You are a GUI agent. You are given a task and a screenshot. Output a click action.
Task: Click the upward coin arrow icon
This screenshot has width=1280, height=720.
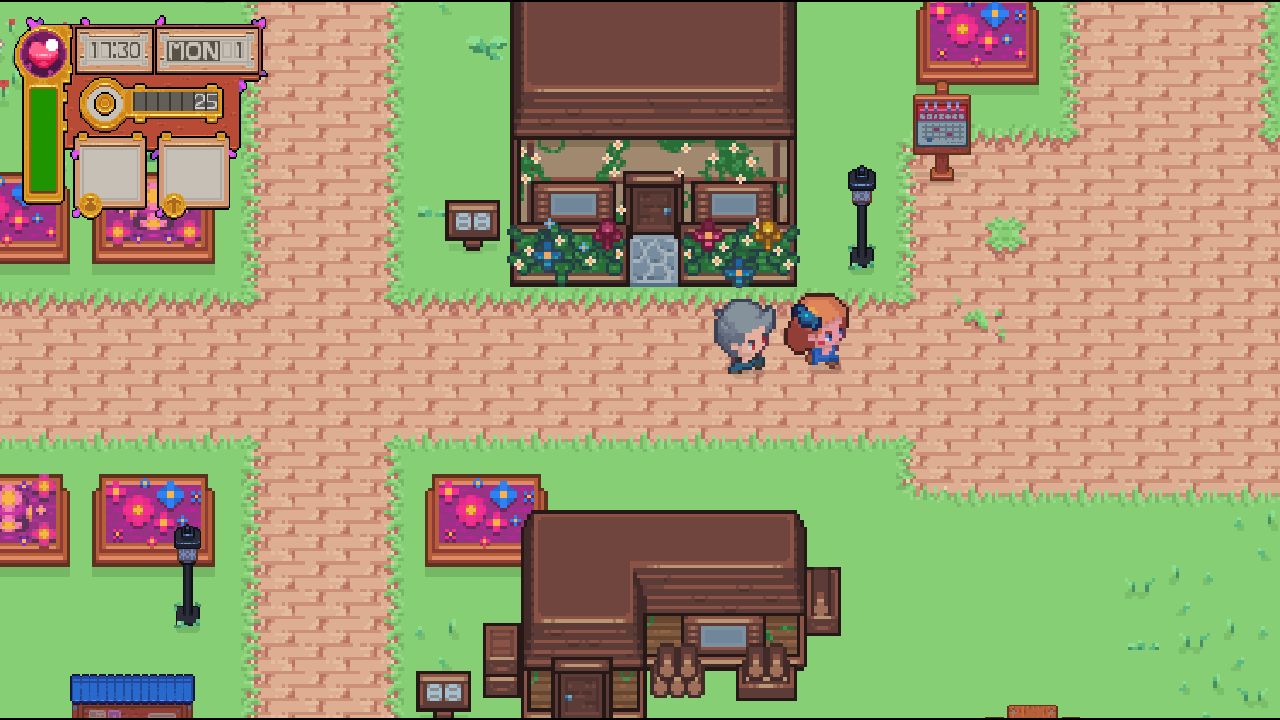[x=174, y=204]
